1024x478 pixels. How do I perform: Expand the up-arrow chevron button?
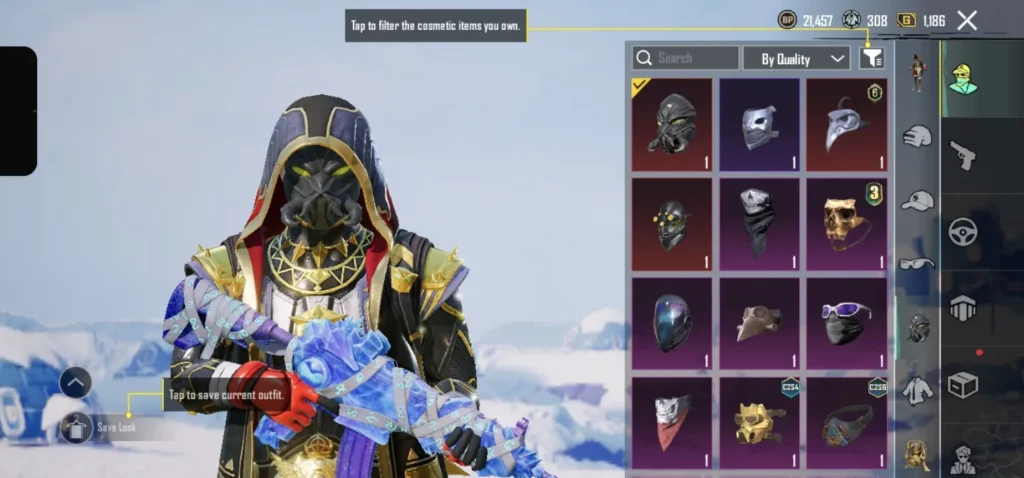(x=76, y=382)
